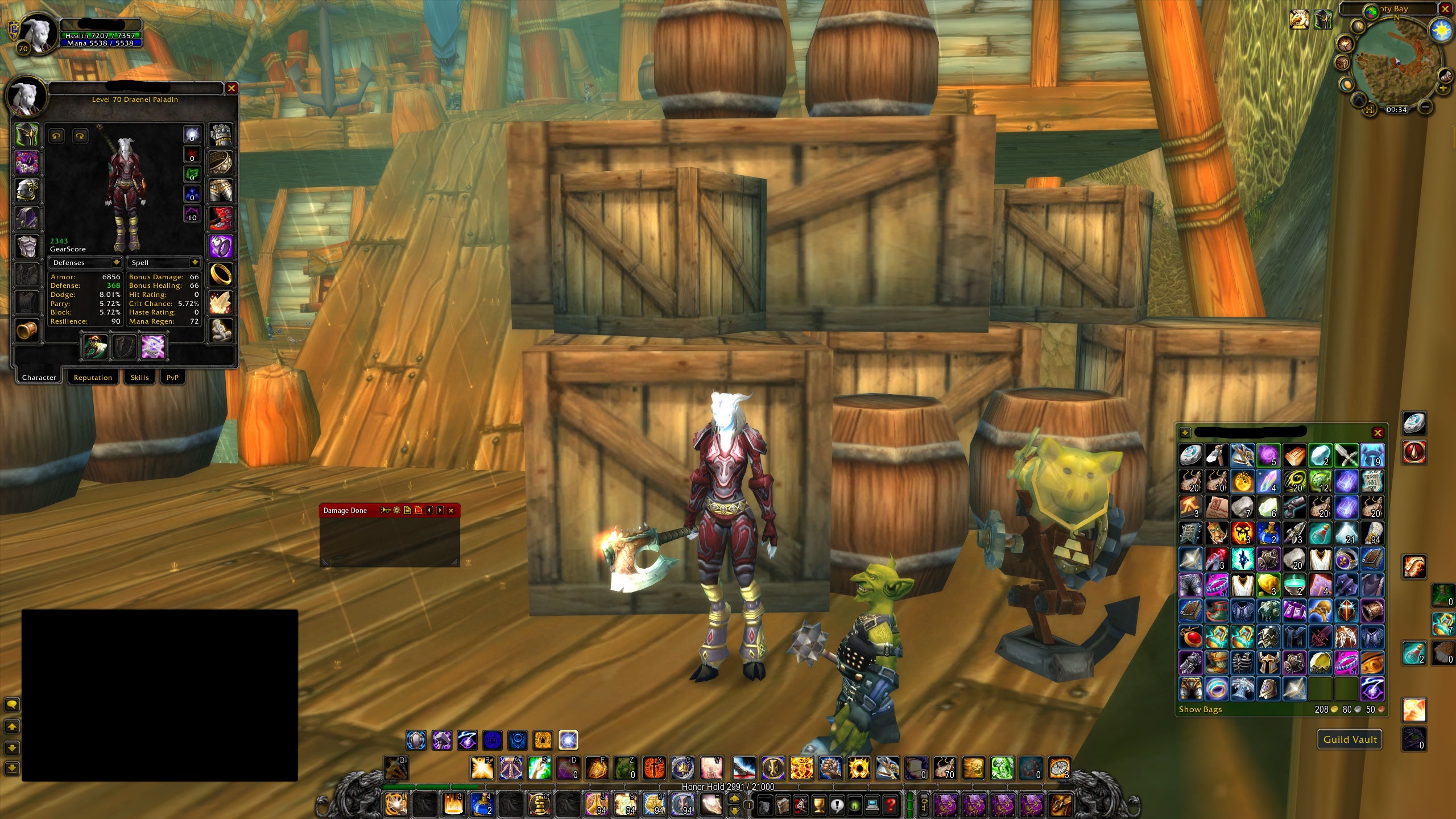Show the PvP tab
Screen dimensions: 1456x819
pos(172,378)
